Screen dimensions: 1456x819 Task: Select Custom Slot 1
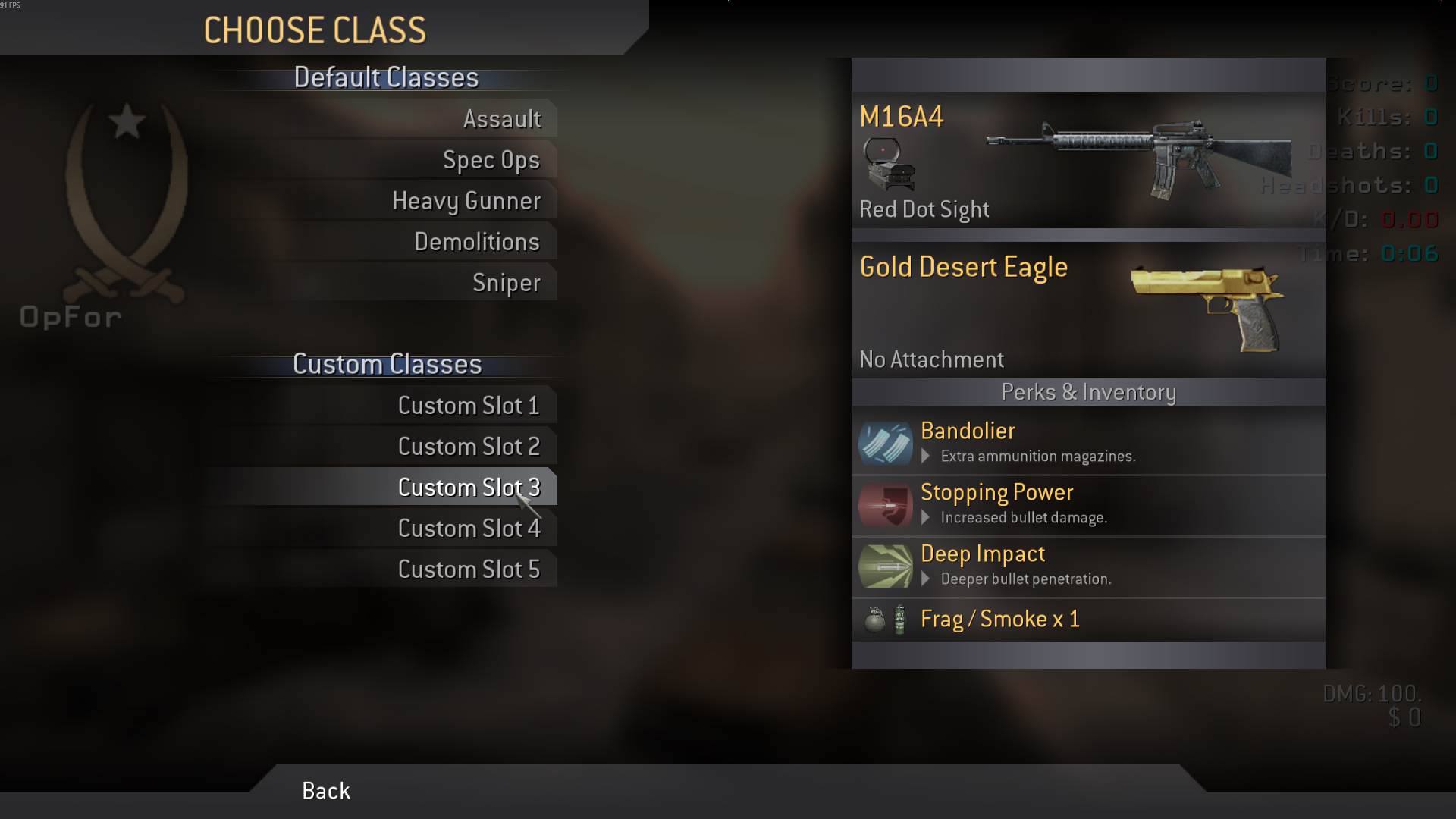point(469,406)
